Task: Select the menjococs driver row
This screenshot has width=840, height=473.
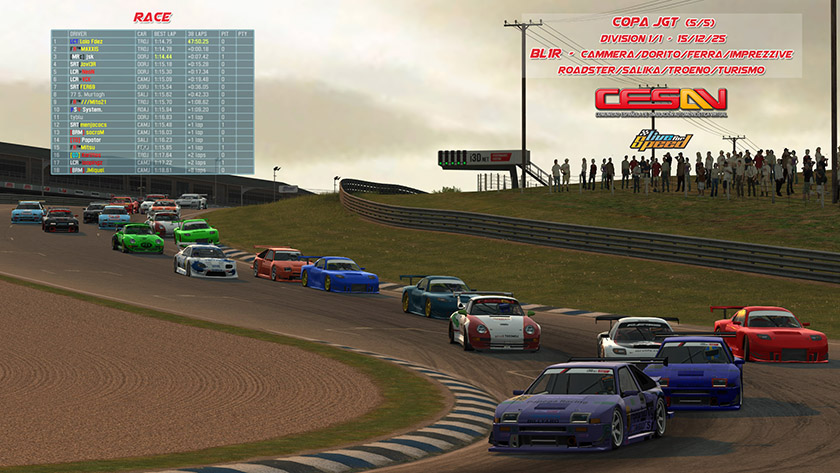Action: pyautogui.click(x=93, y=124)
